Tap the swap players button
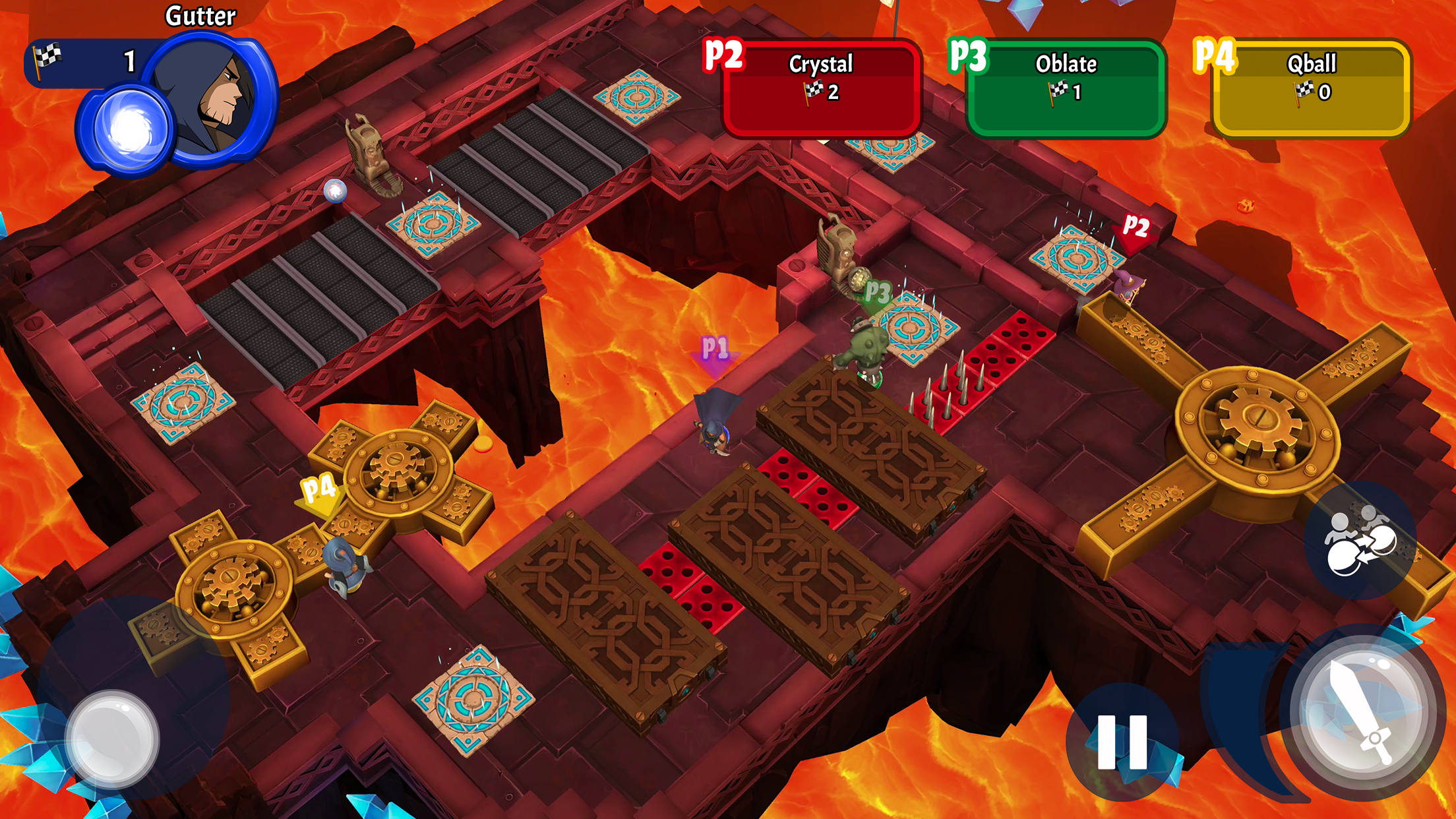Screen dimensions: 1456x819 pos(1360,541)
